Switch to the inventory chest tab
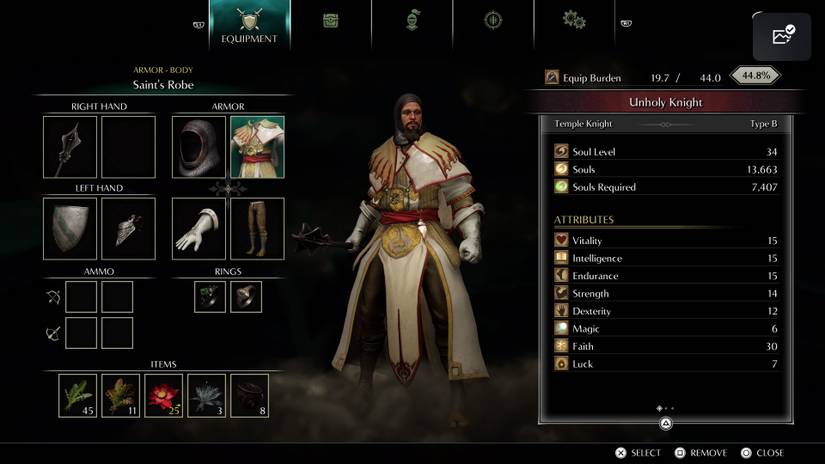The width and height of the screenshot is (825, 464). tap(330, 20)
